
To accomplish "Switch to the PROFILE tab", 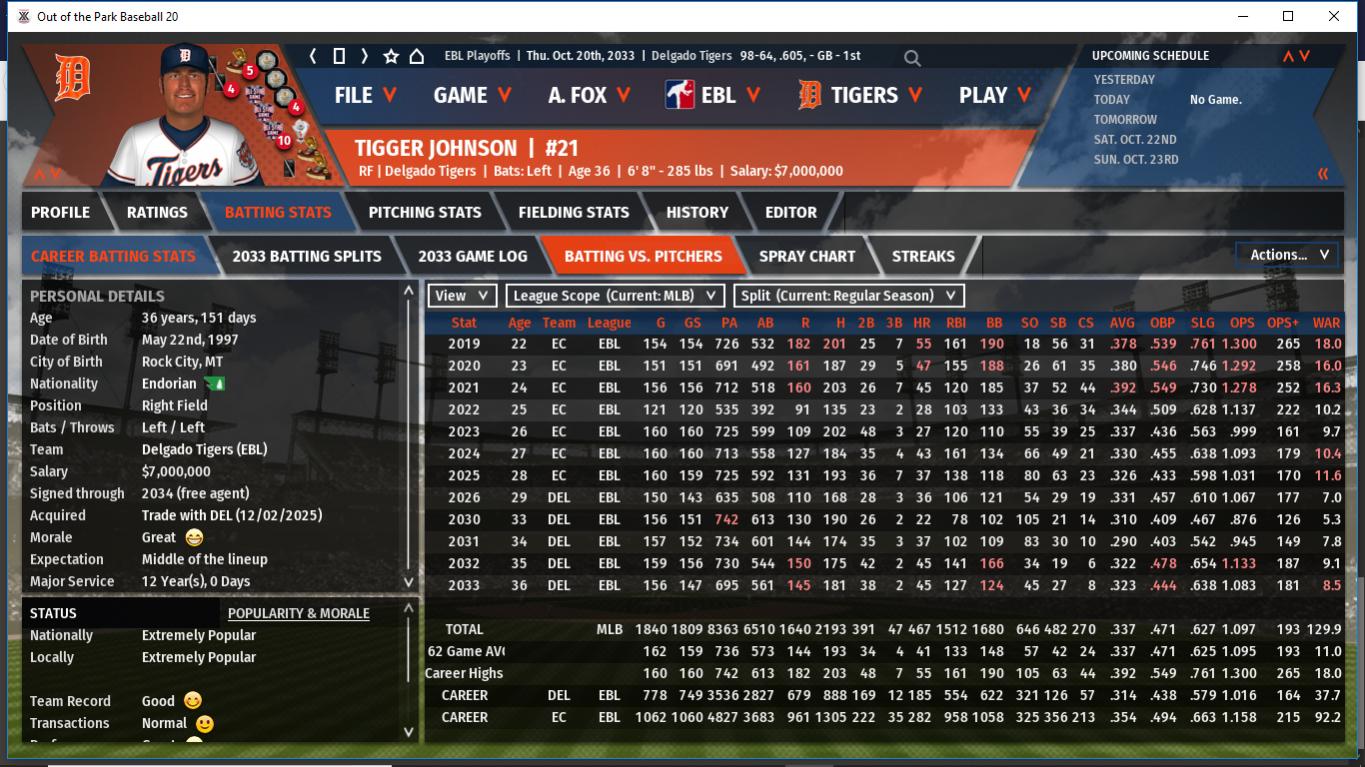I will (60, 212).
